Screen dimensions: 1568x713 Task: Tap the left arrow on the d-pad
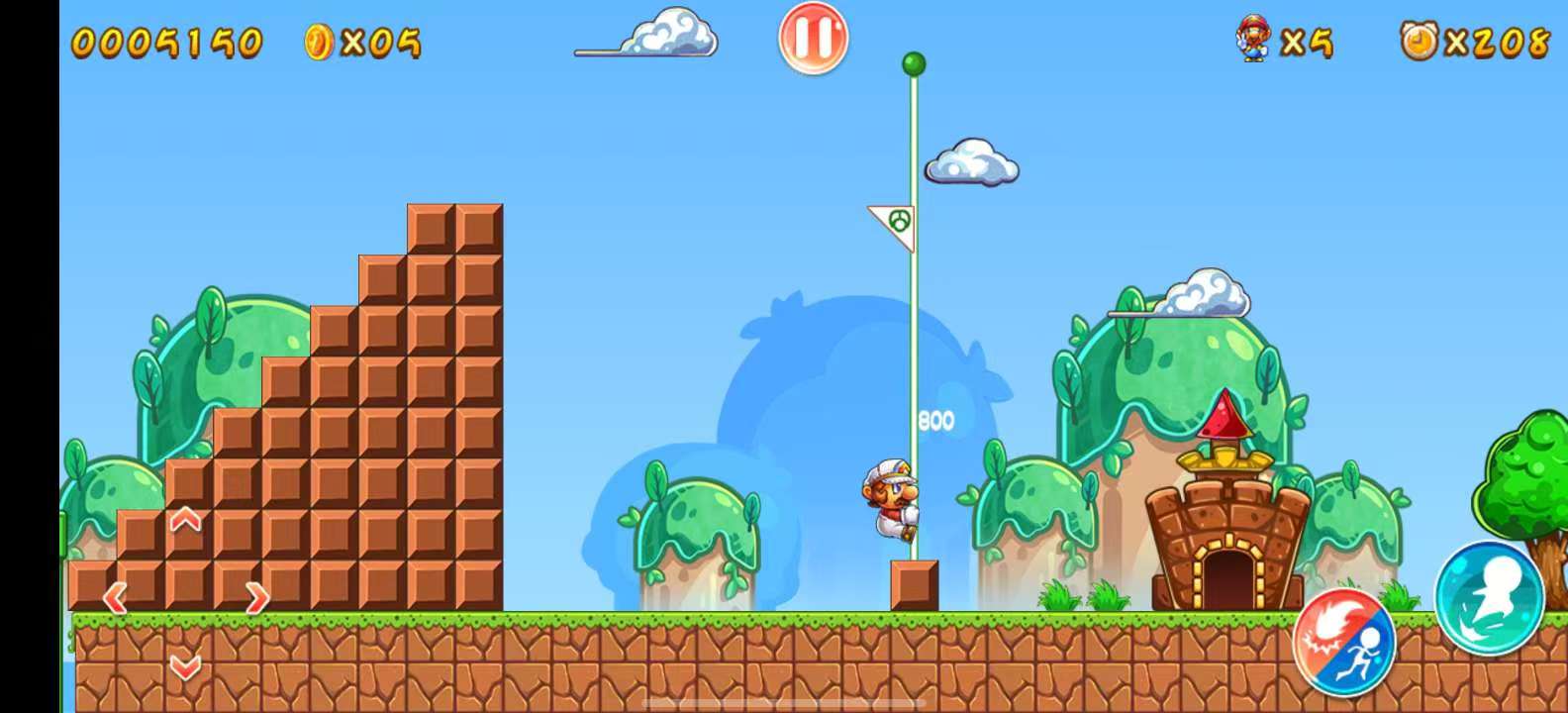[116, 597]
